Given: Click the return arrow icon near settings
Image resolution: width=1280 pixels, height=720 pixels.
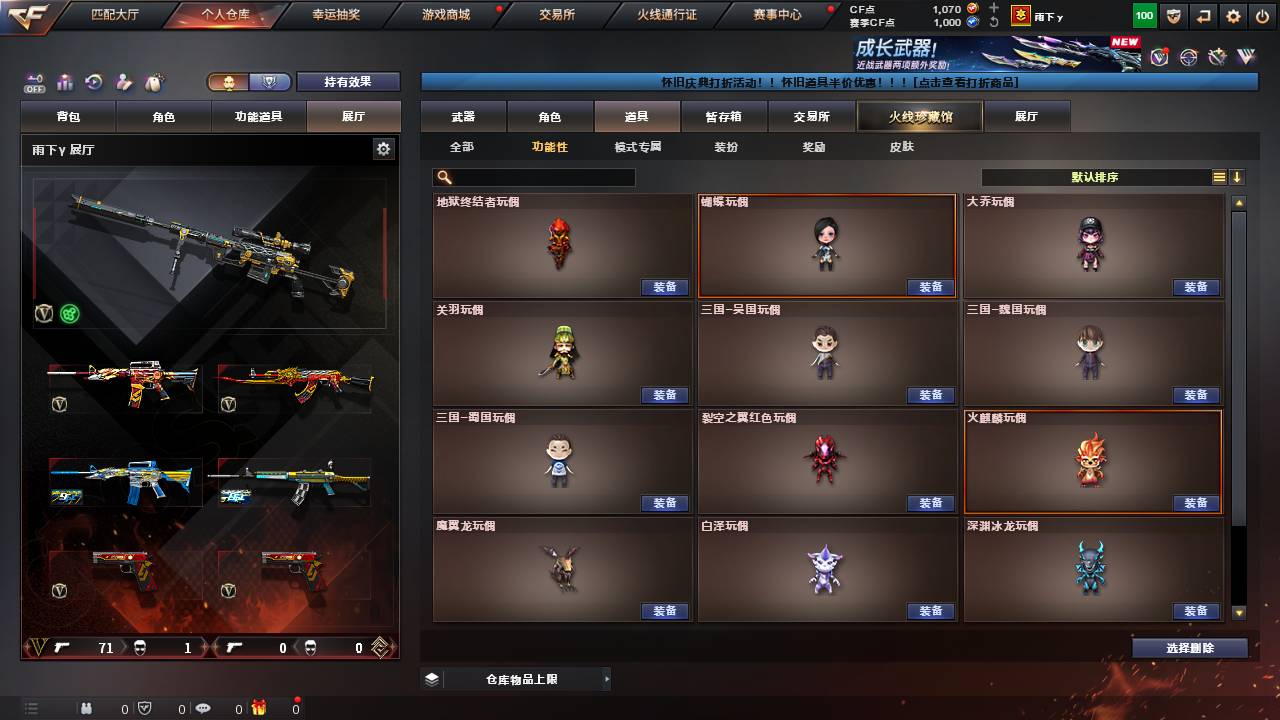Looking at the screenshot, I should point(1203,16).
